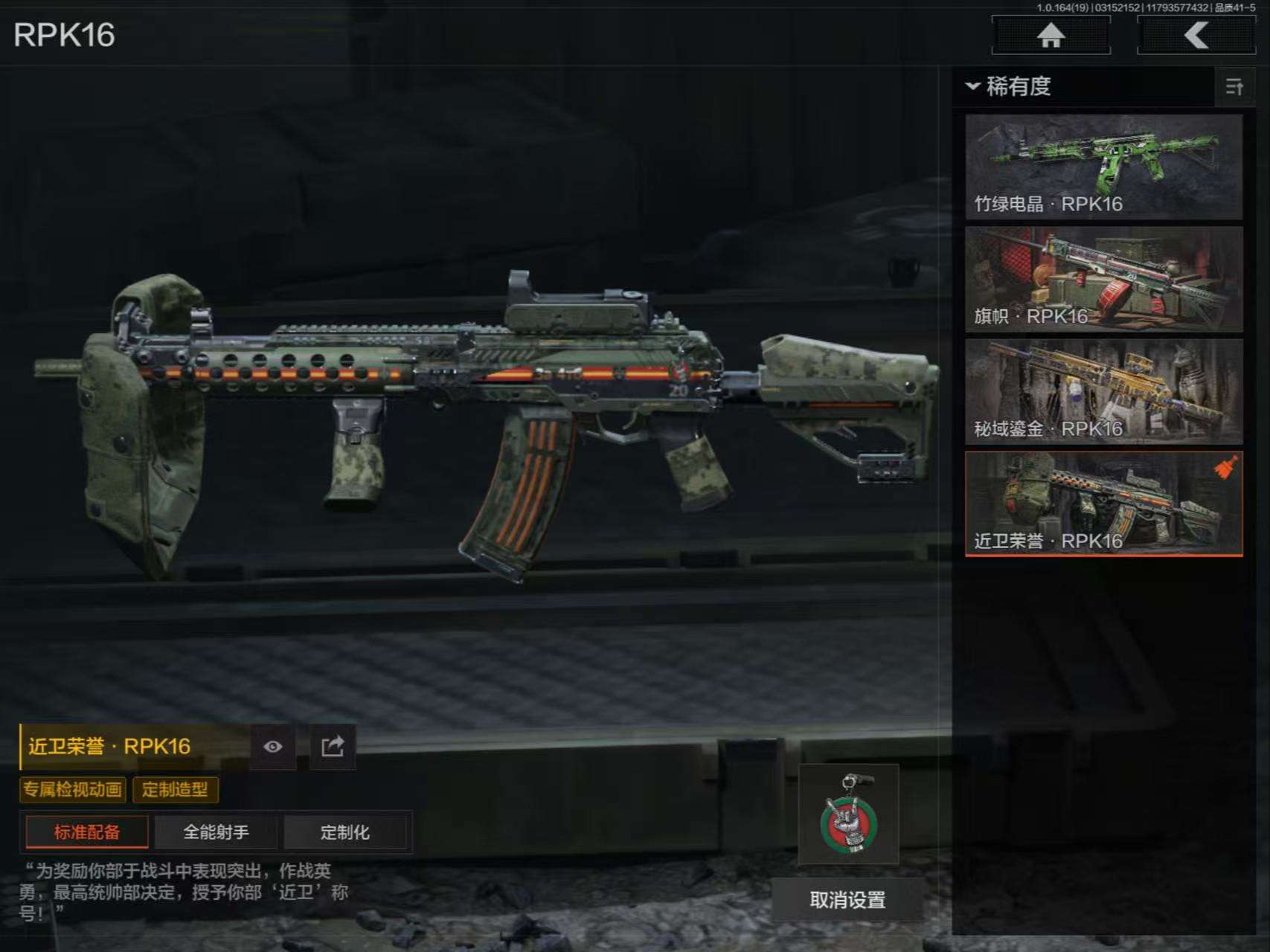Go back with the arrow button
This screenshot has width=1270, height=952.
(1196, 35)
